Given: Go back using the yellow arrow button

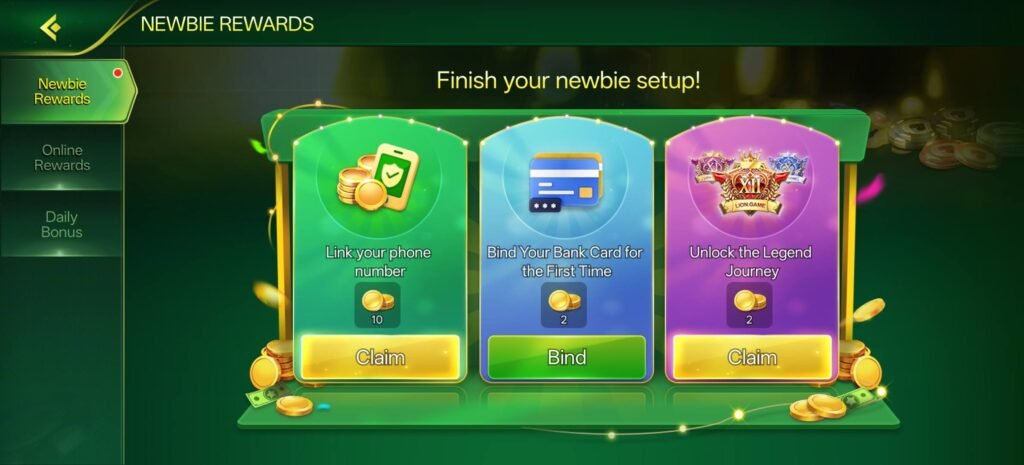Looking at the screenshot, I should [x=50, y=26].
